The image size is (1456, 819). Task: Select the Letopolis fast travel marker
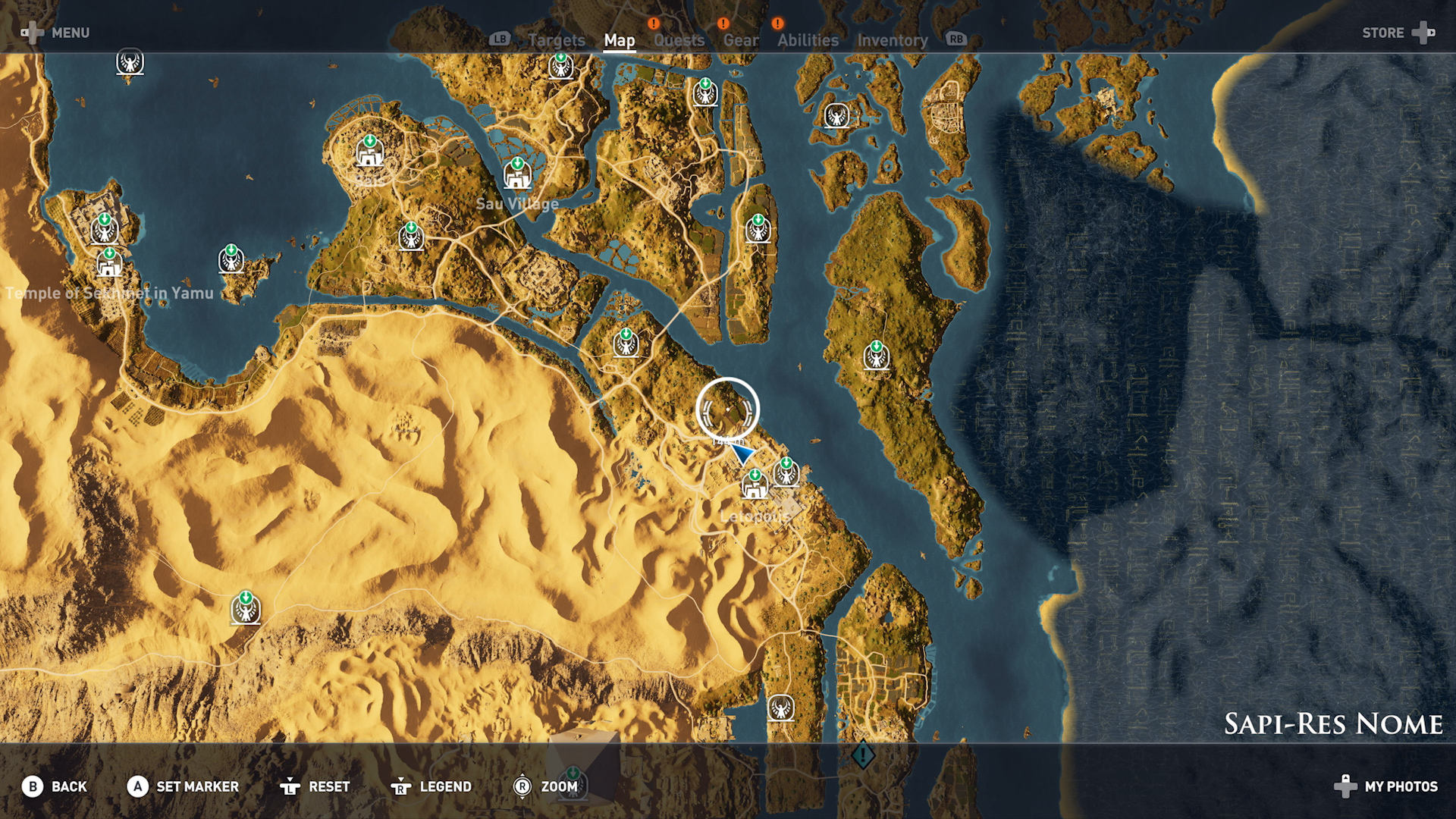[755, 485]
